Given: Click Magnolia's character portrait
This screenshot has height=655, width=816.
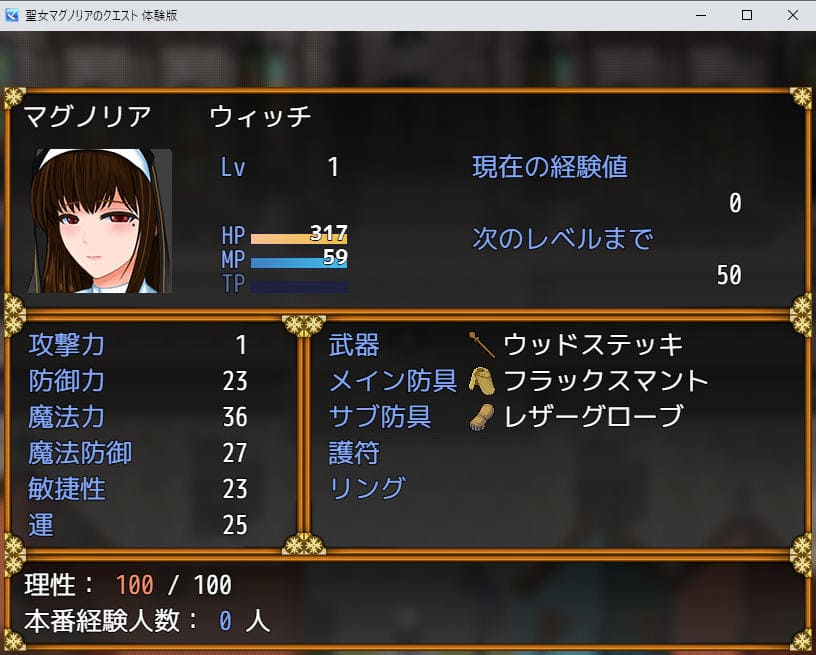Looking at the screenshot, I should [100, 221].
